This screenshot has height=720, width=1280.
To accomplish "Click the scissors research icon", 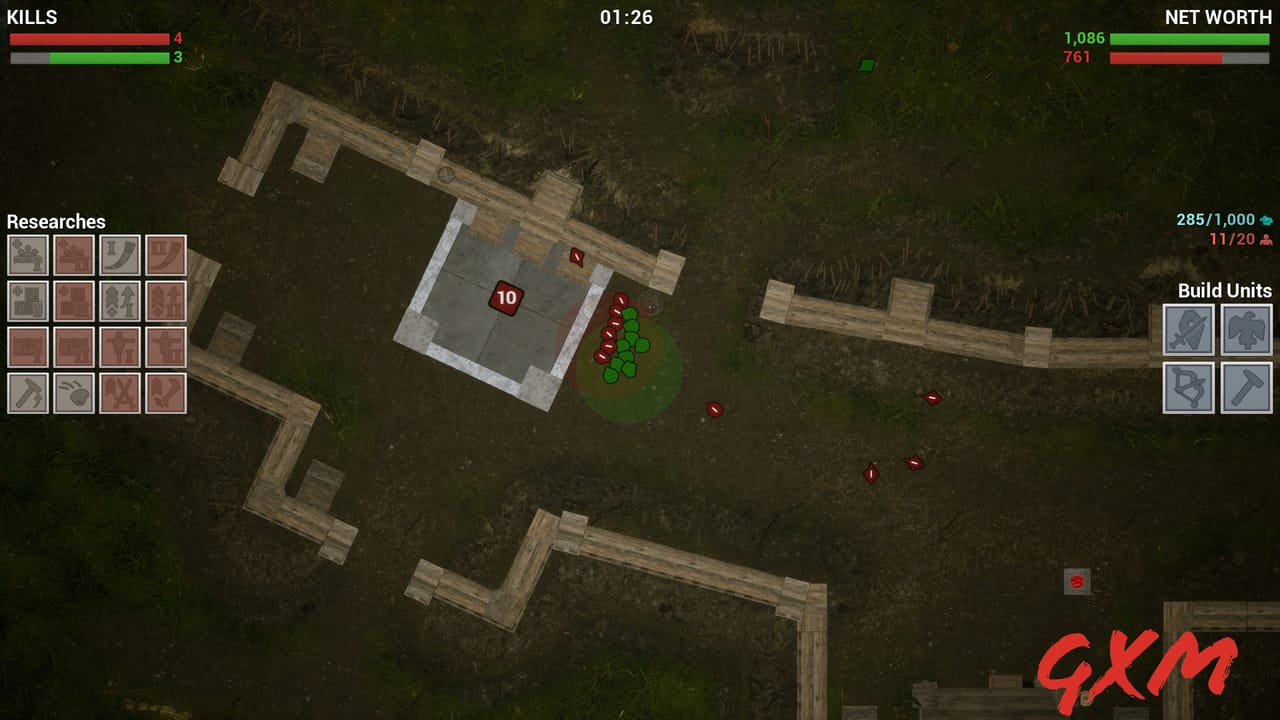I will pos(121,390).
